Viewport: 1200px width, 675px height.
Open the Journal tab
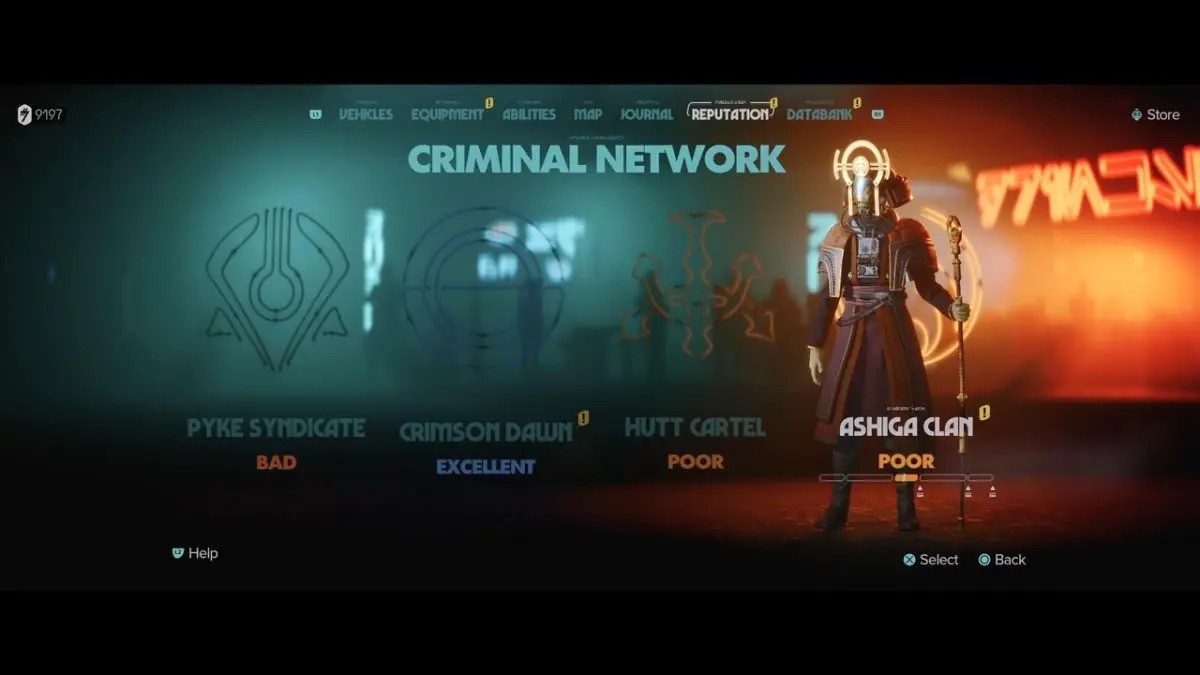tap(646, 114)
